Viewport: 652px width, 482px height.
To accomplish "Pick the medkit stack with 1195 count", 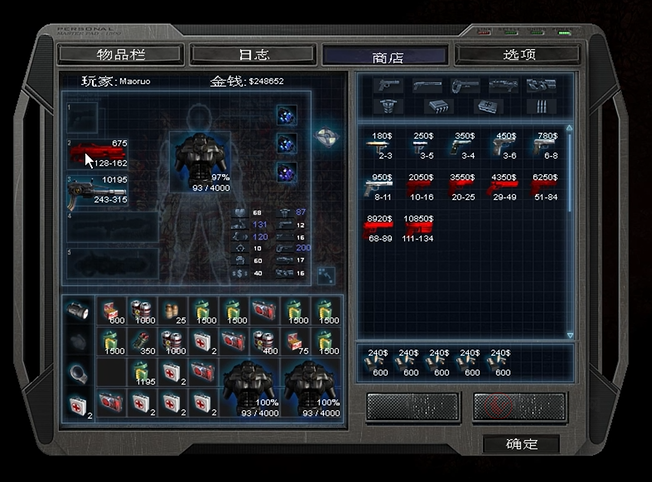I will point(142,373).
